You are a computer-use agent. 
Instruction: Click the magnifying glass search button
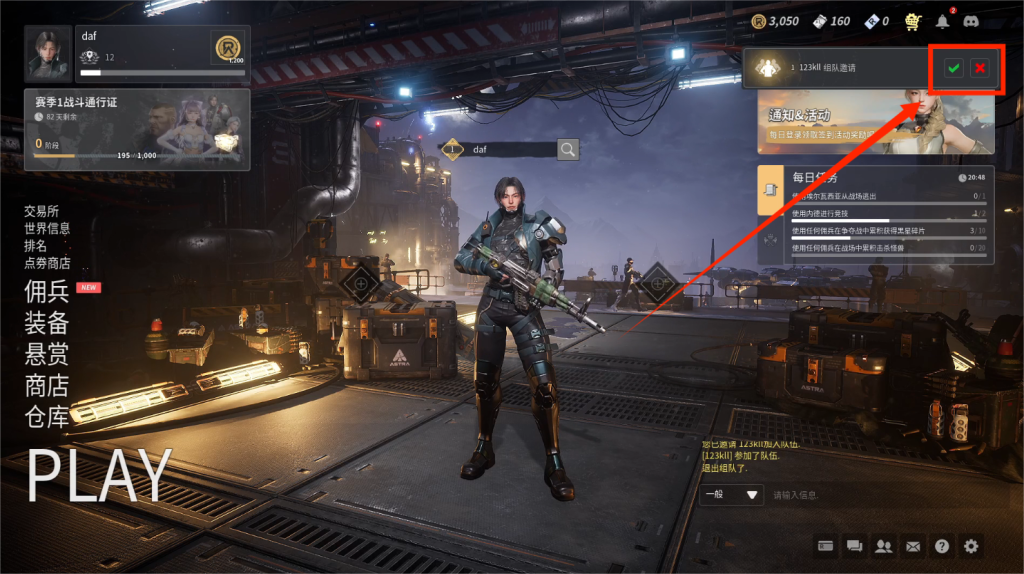tap(568, 150)
